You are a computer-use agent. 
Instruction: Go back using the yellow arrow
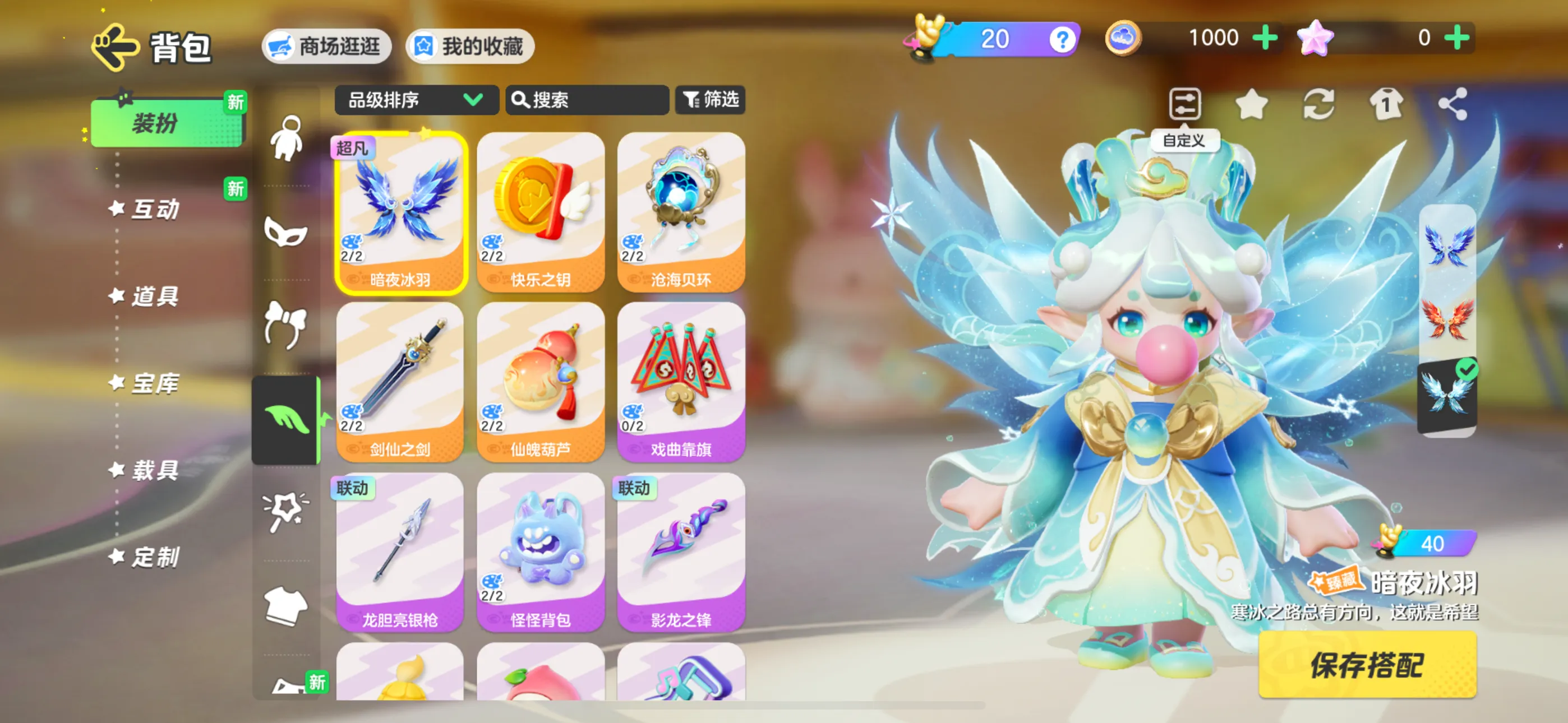pos(115,47)
